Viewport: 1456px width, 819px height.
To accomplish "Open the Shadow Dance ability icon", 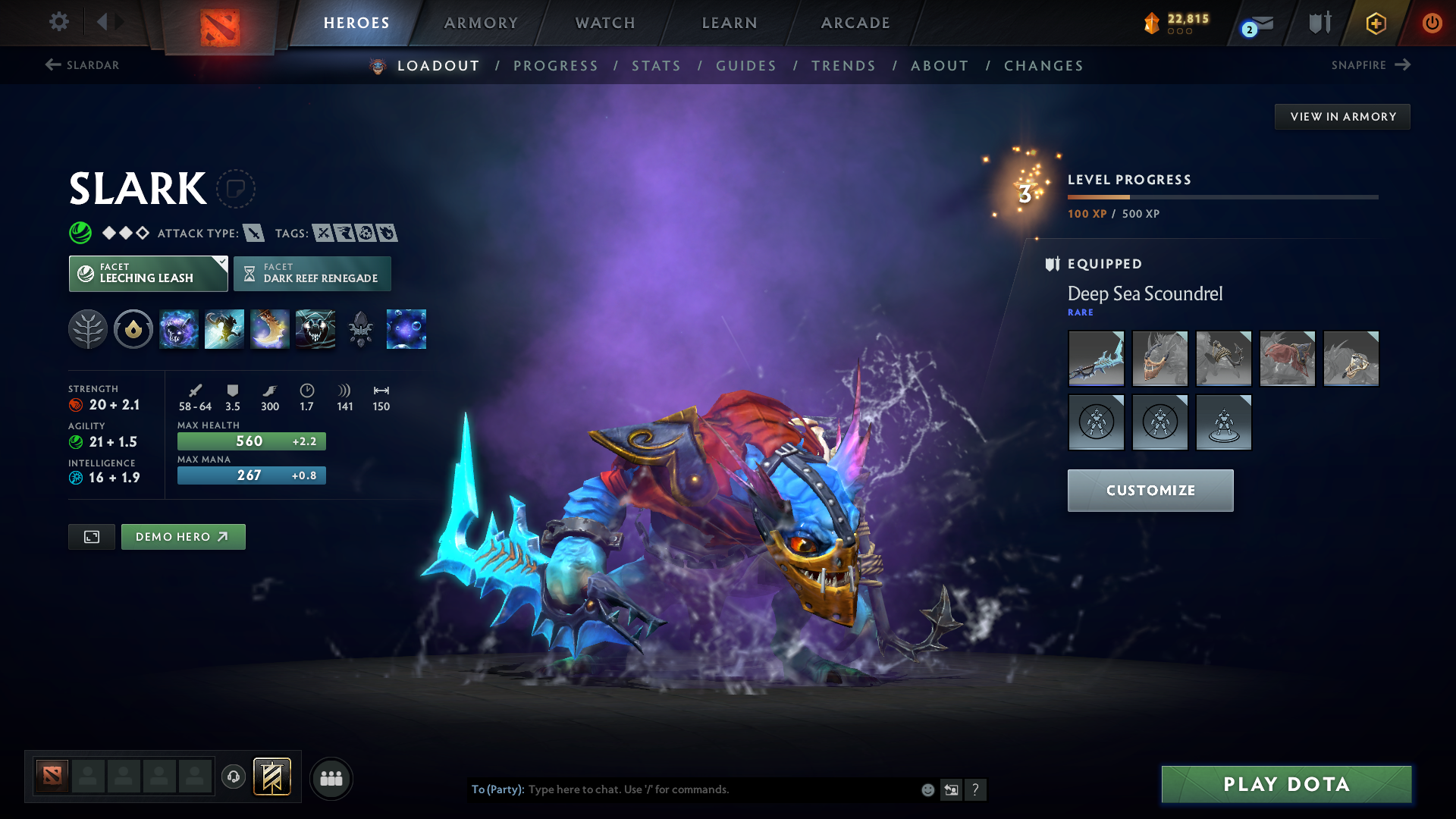I will pos(315,329).
